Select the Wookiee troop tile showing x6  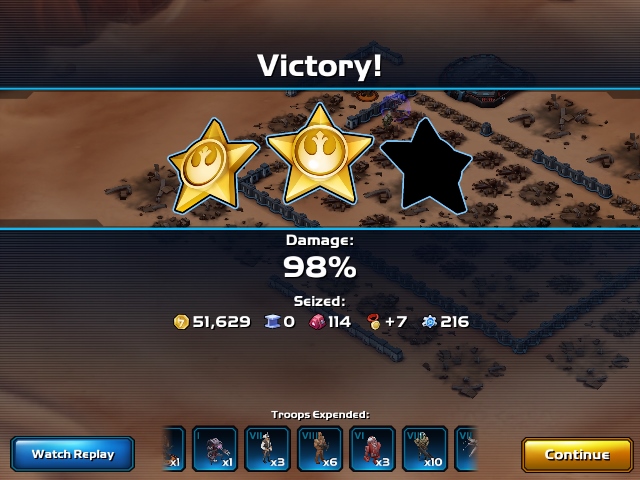[x=320, y=449]
